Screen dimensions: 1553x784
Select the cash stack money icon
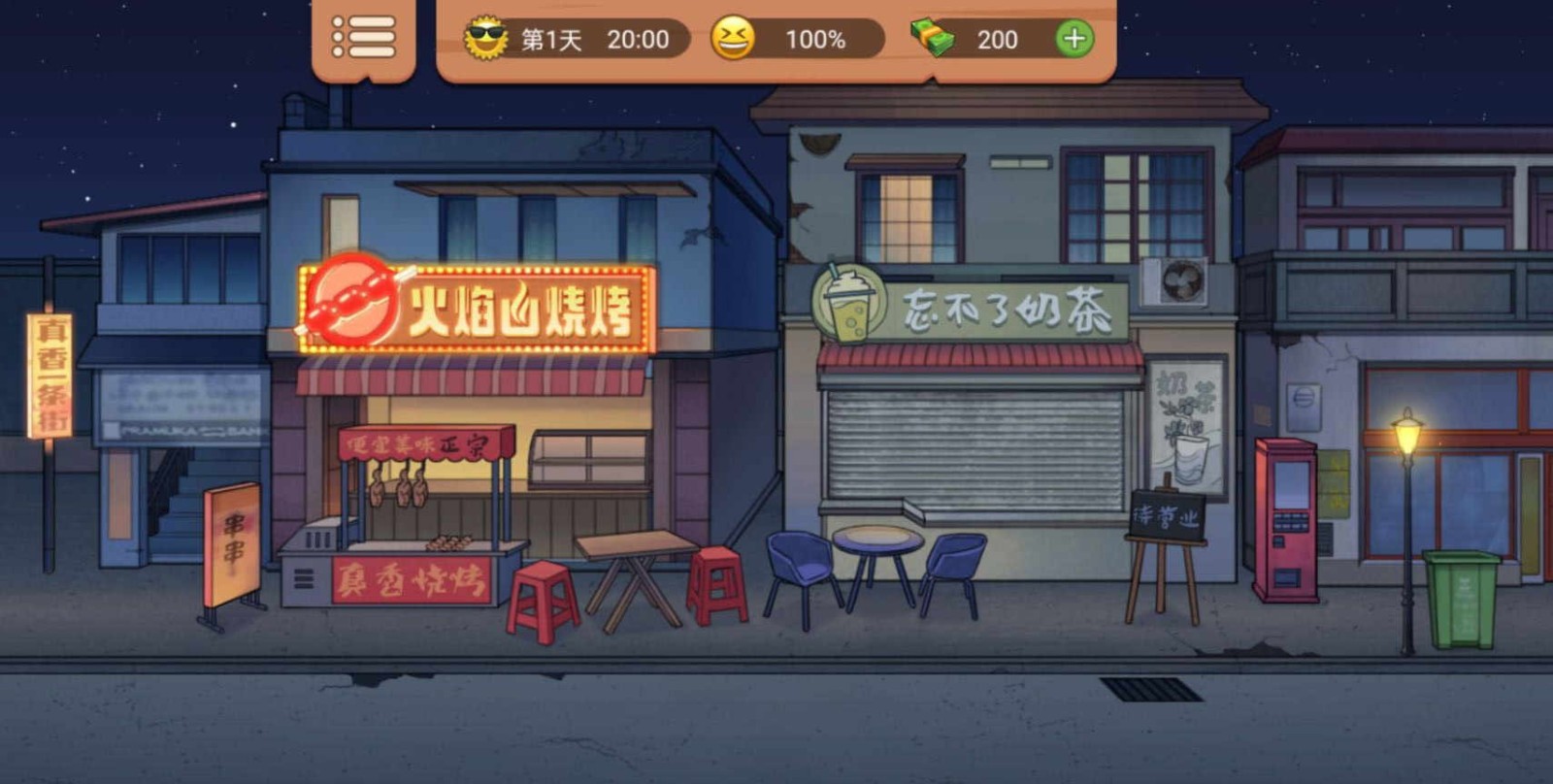(x=934, y=37)
